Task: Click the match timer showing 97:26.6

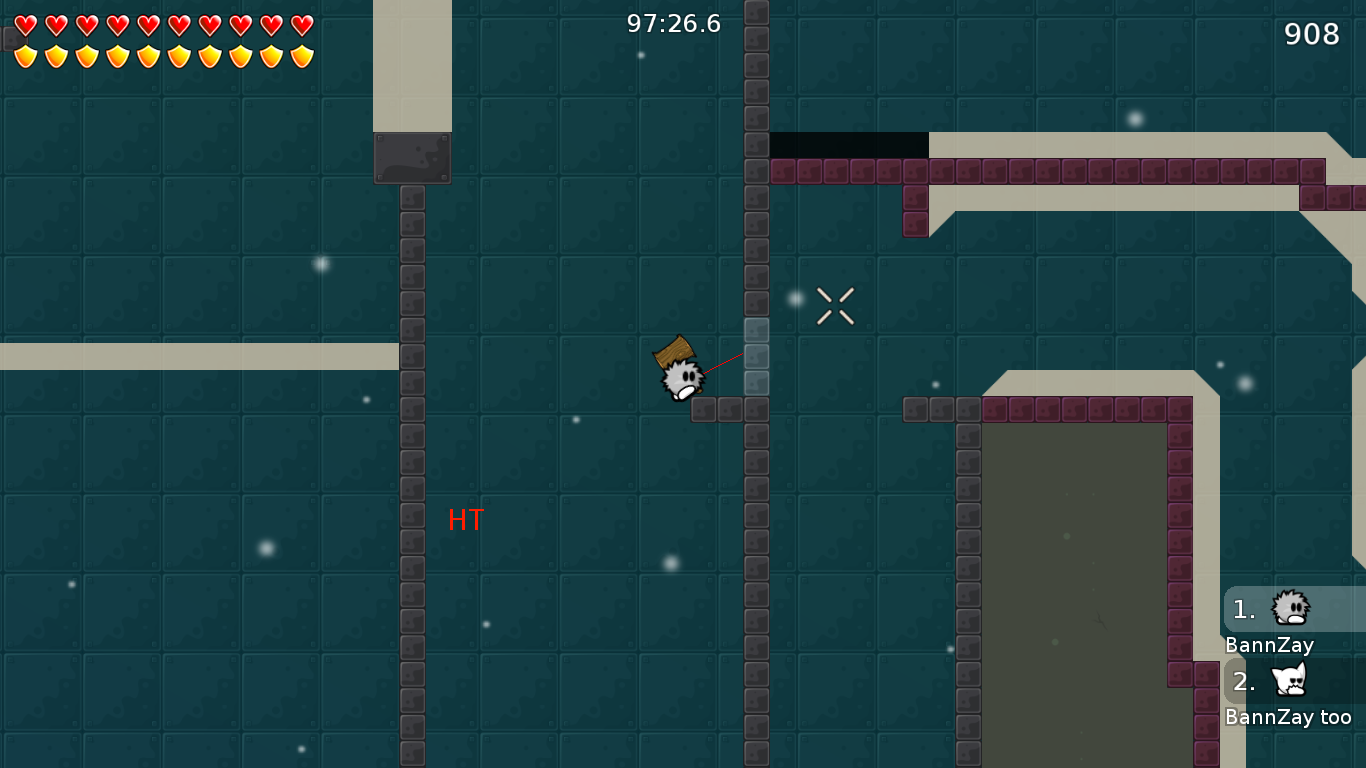Action: 672,24
